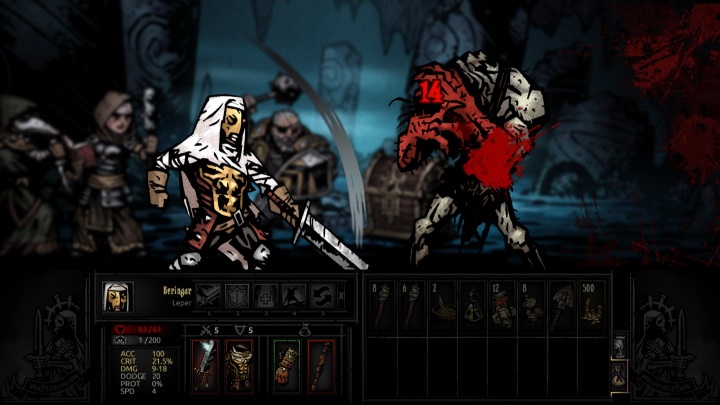Image resolution: width=720 pixels, height=405 pixels.
Task: Inspect the equipped greatsword weapon slot
Action: 205,365
